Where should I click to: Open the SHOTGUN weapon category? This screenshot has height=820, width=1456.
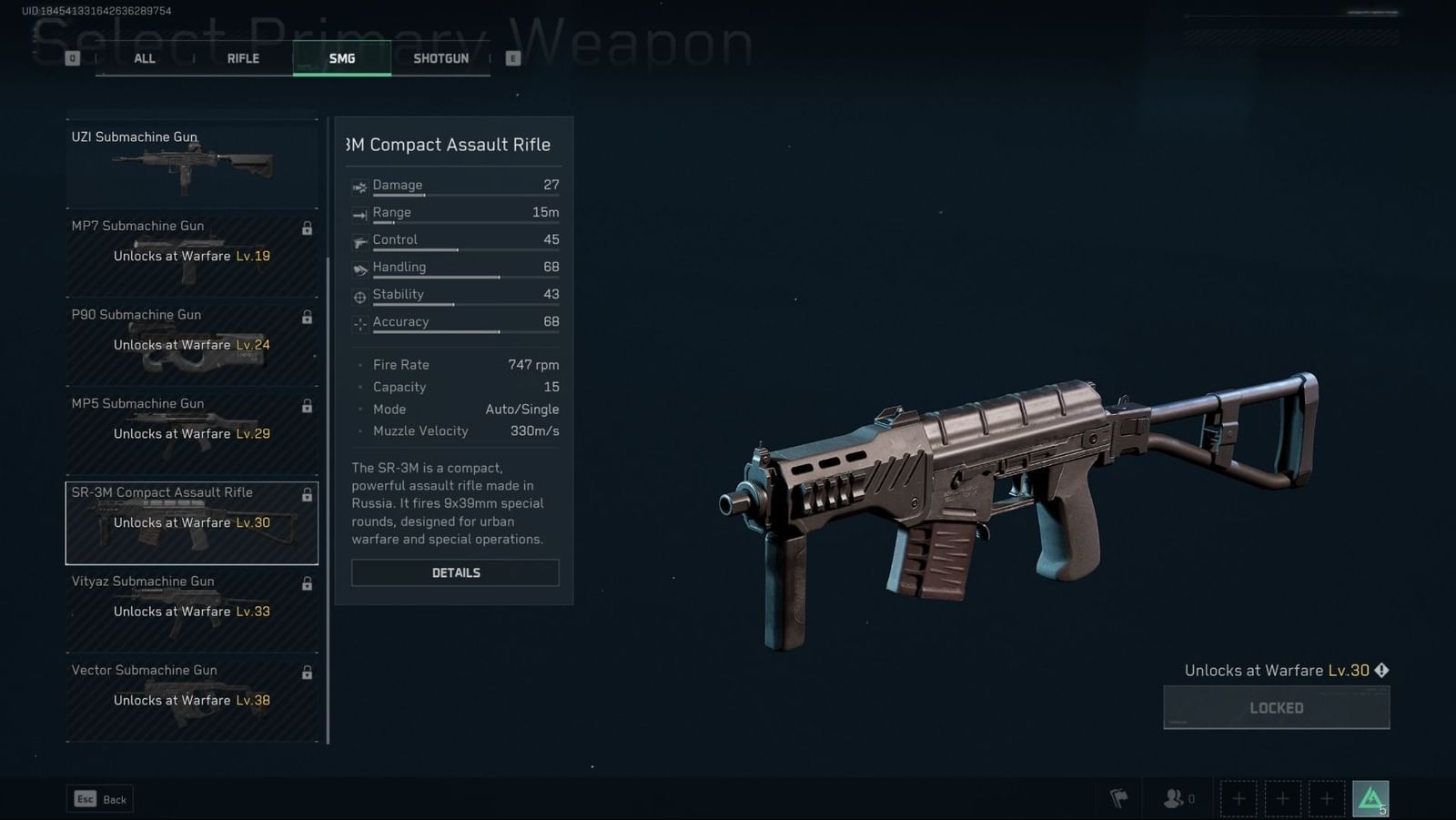point(442,57)
